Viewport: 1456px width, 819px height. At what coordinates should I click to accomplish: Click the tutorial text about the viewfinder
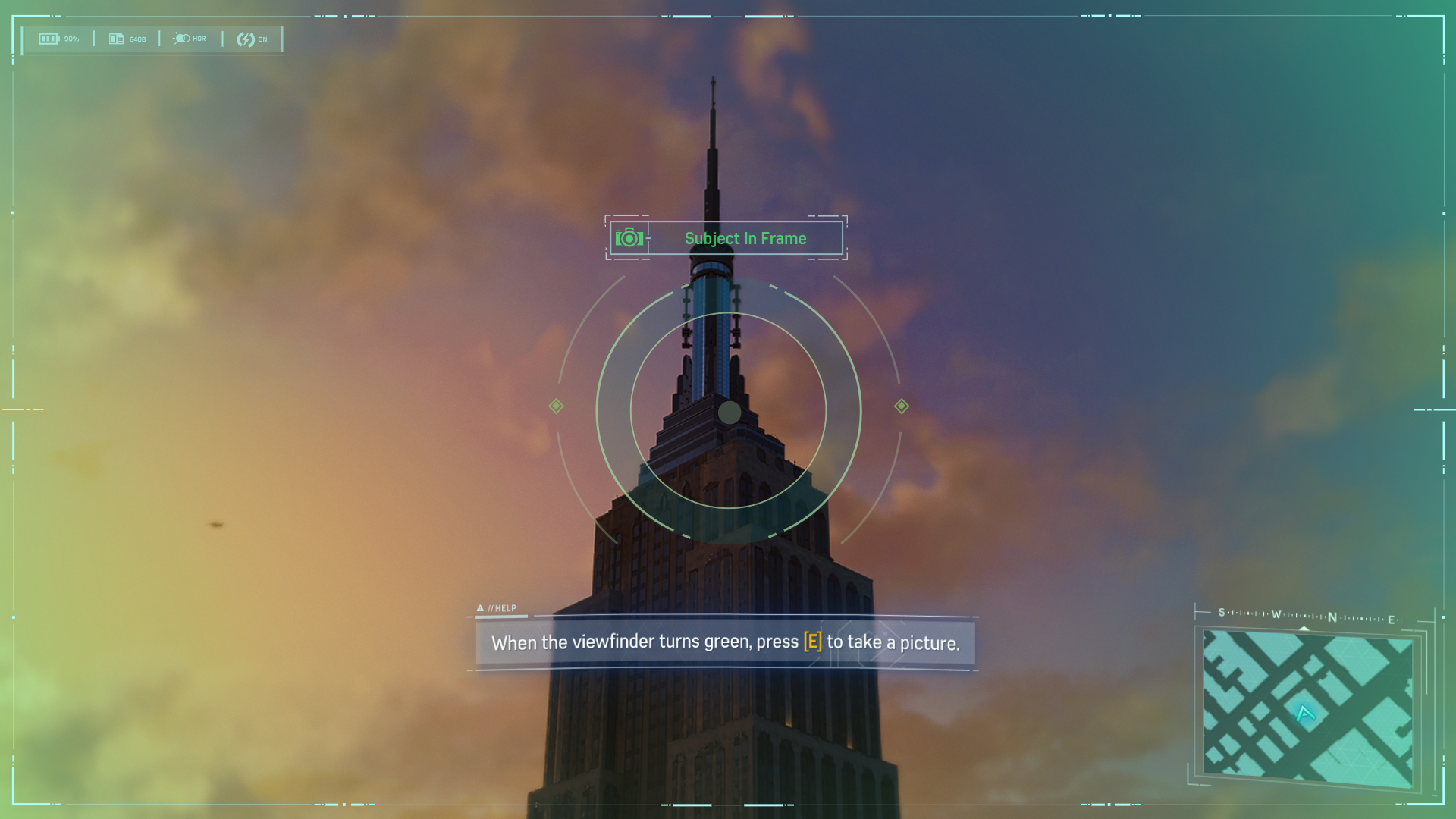tap(726, 642)
